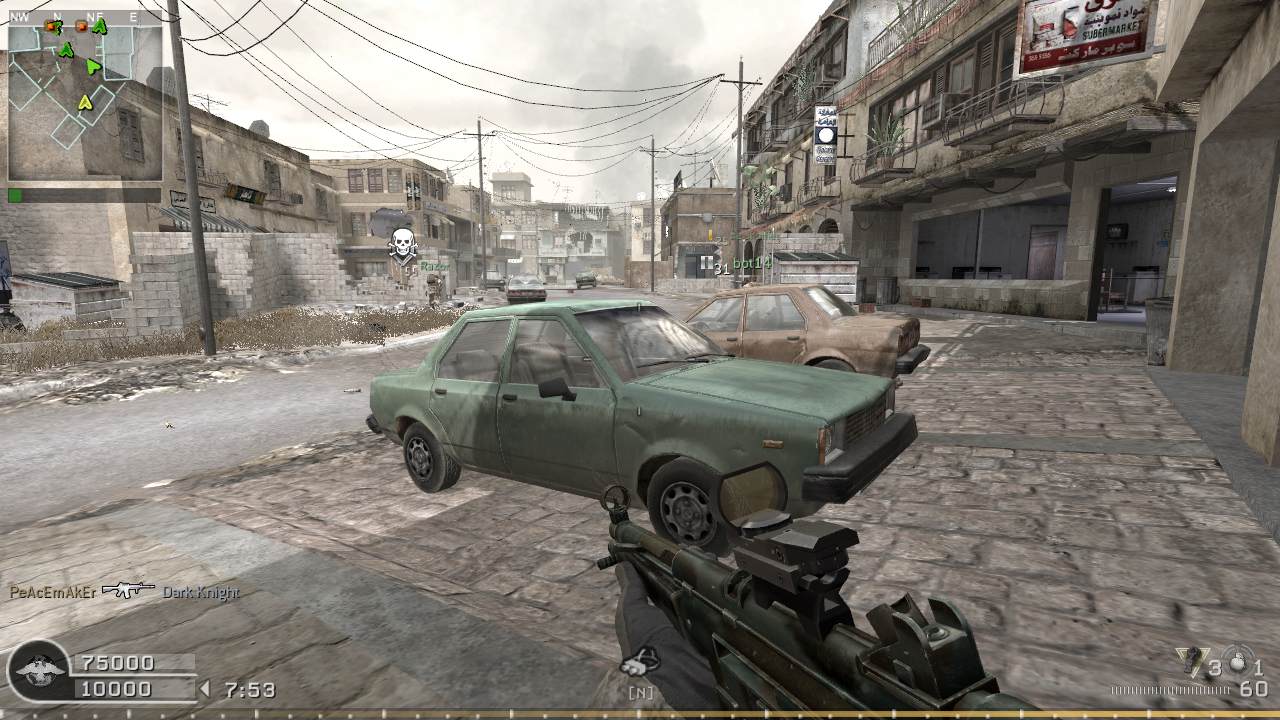Click the bot14 teammate name marker
The image size is (1280, 720).
tap(752, 263)
